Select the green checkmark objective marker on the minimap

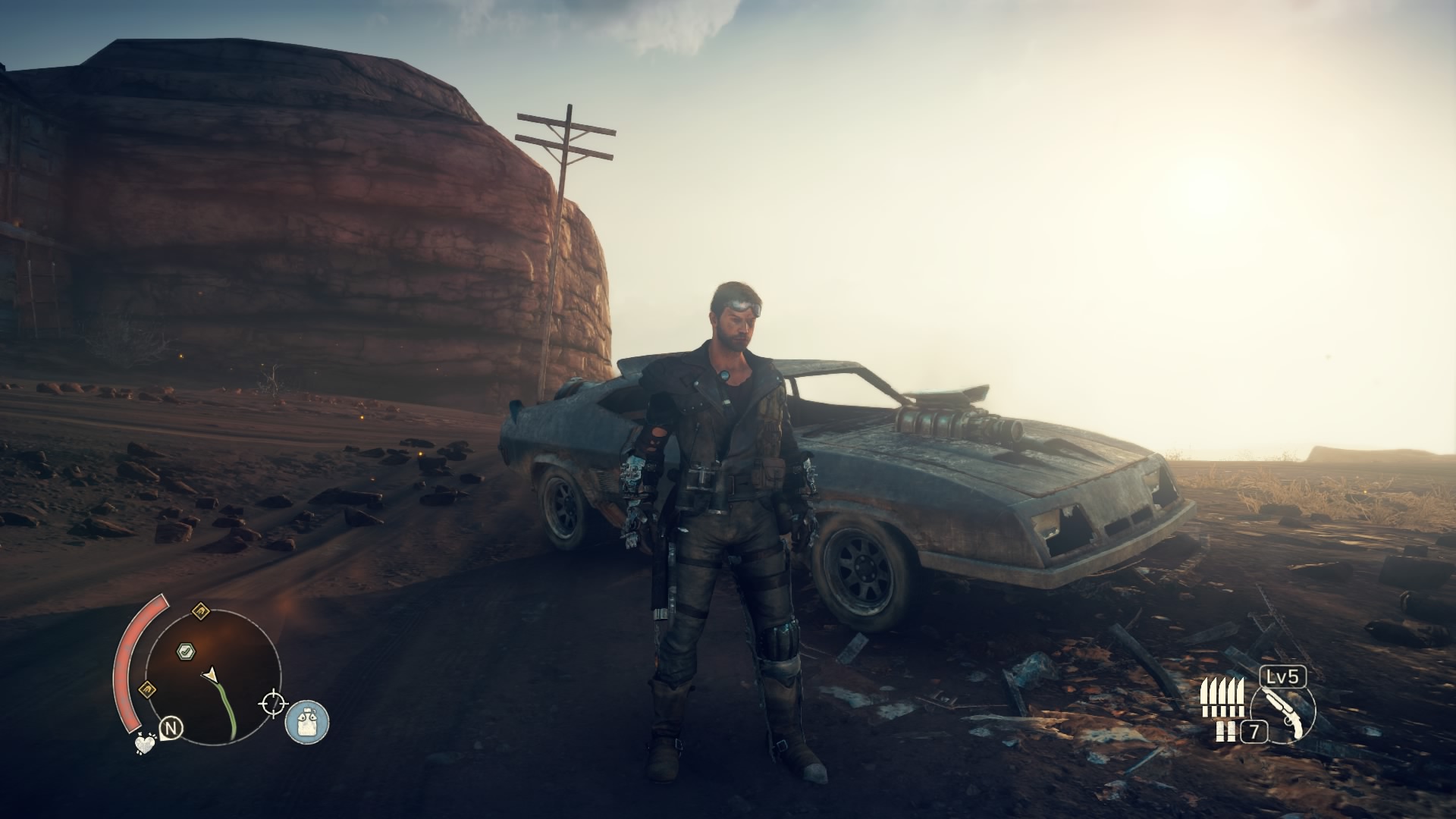[187, 651]
